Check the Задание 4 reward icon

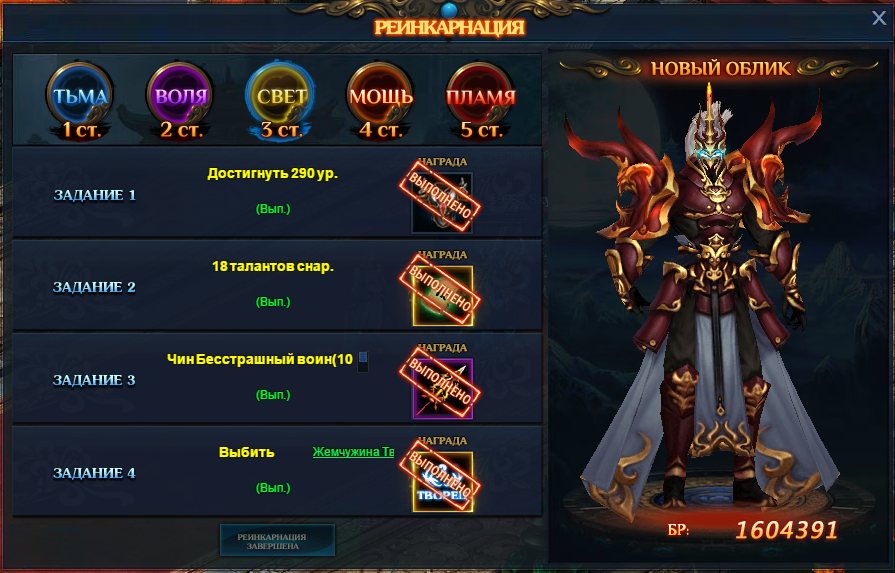(x=442, y=482)
